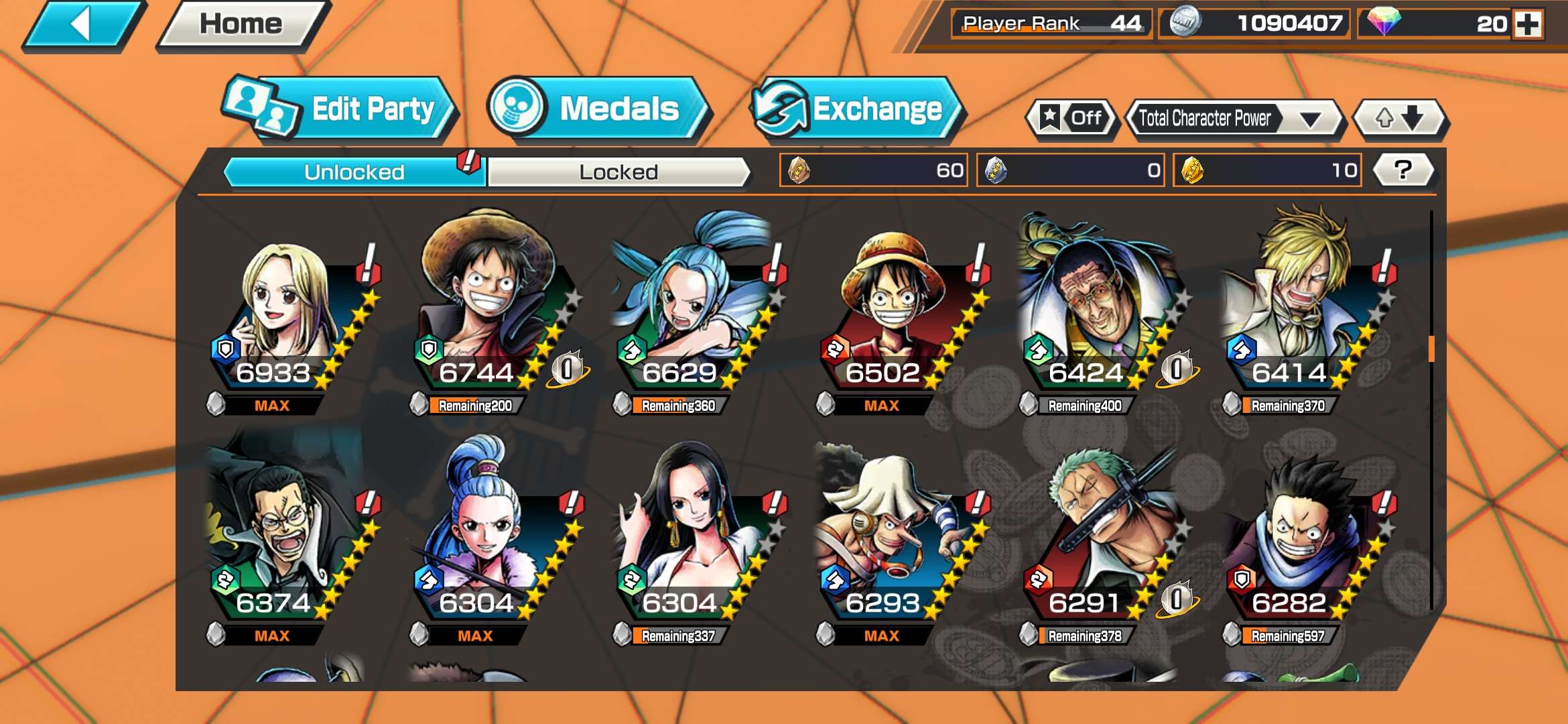This screenshot has width=1568, height=724.
Task: Tap the bronze fragment counter showing 60
Action: tap(871, 171)
